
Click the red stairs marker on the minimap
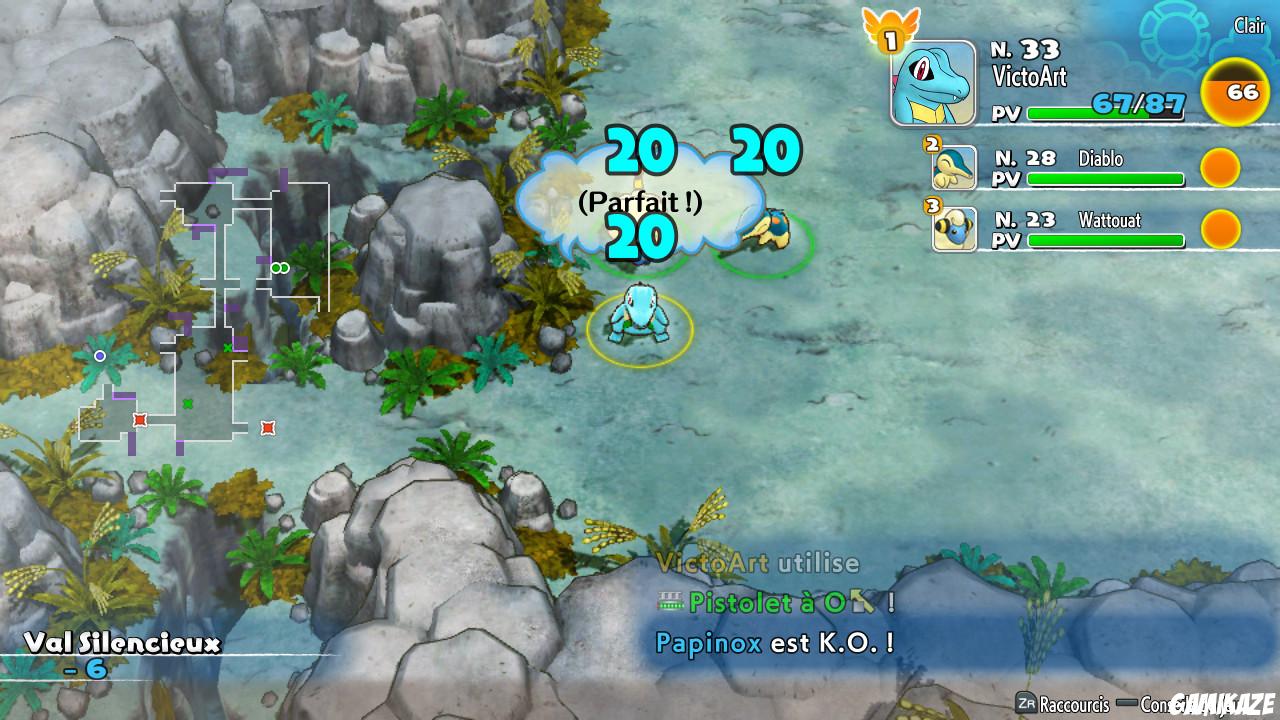pyautogui.click(x=138, y=419)
